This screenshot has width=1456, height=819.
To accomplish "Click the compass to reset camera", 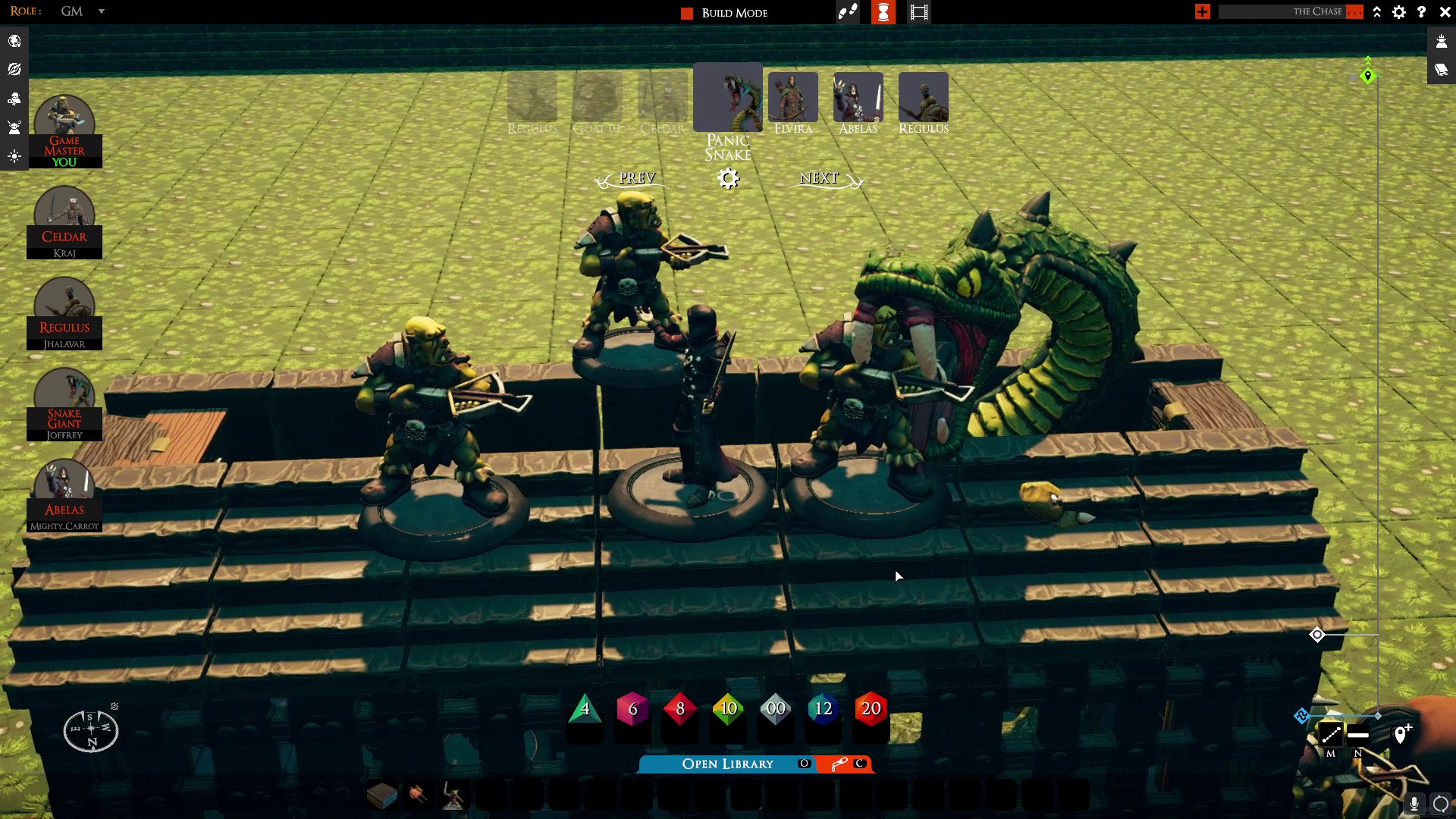I will 91,730.
